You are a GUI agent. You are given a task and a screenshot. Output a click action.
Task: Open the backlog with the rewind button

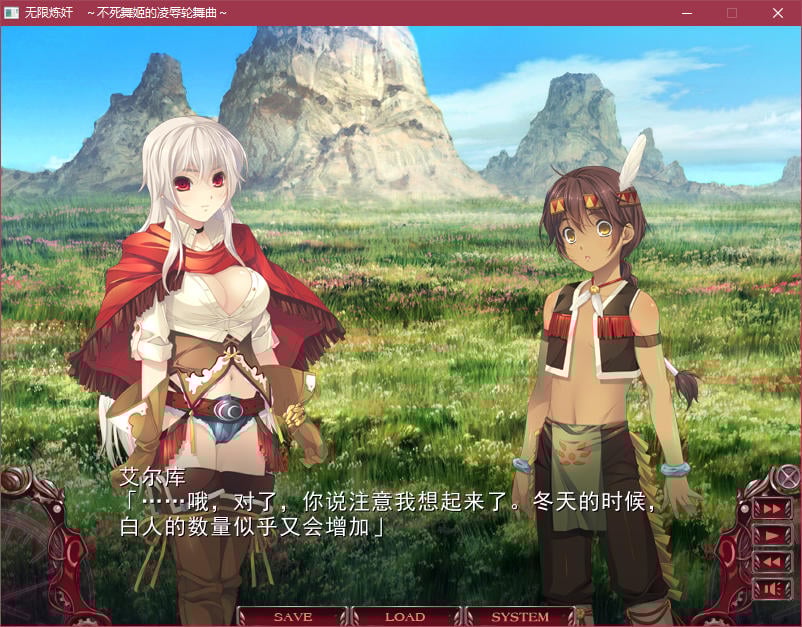point(770,563)
